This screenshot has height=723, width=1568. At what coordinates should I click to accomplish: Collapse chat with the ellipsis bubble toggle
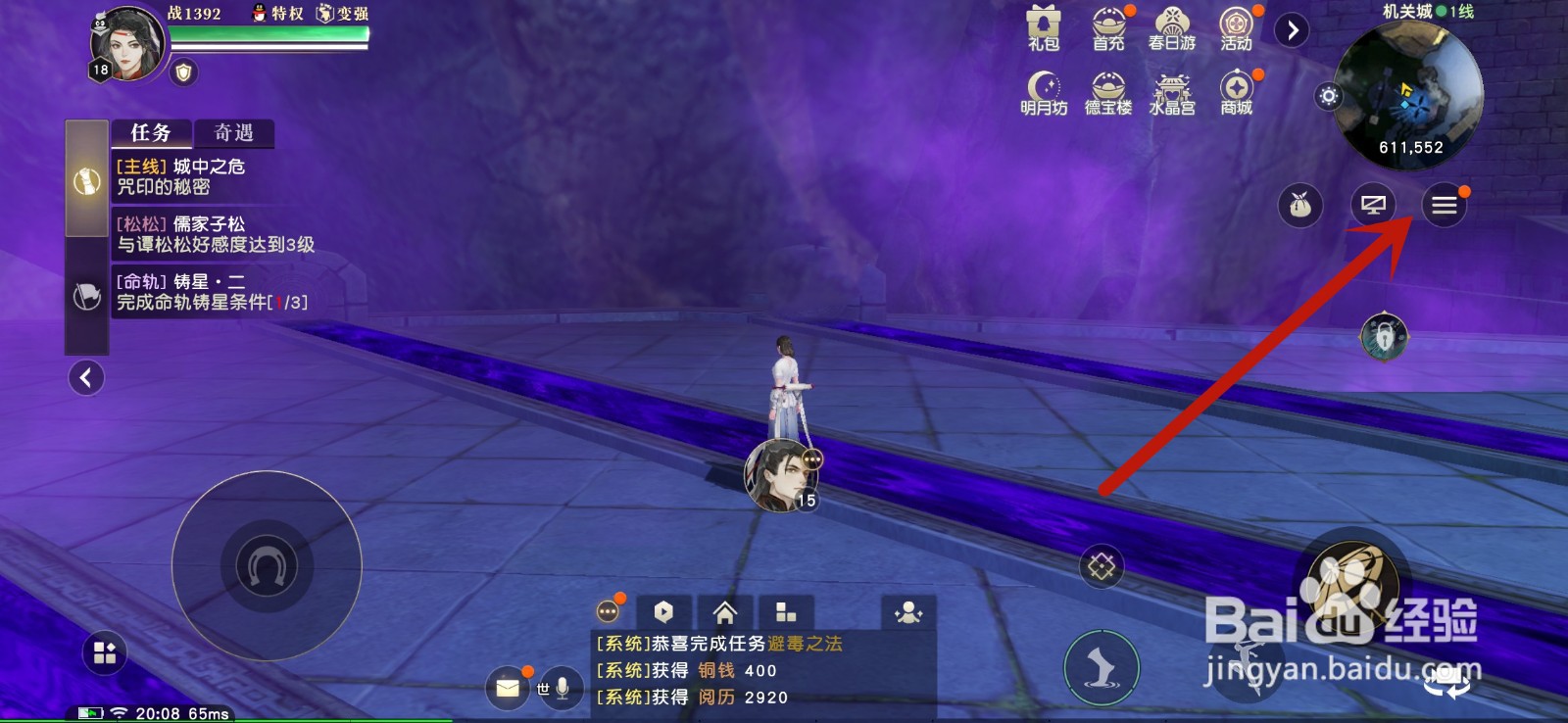[x=610, y=610]
